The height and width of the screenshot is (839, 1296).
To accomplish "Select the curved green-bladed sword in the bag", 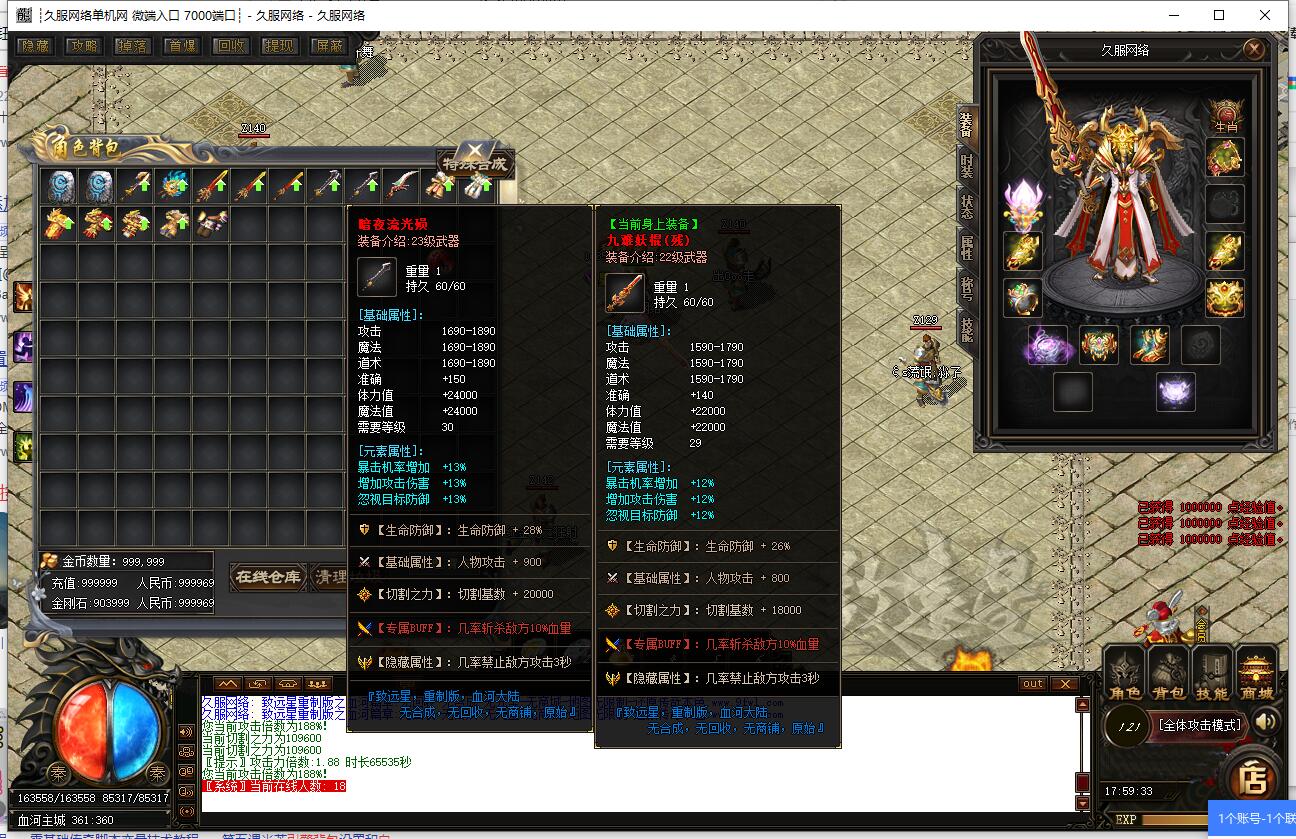I will 403,186.
